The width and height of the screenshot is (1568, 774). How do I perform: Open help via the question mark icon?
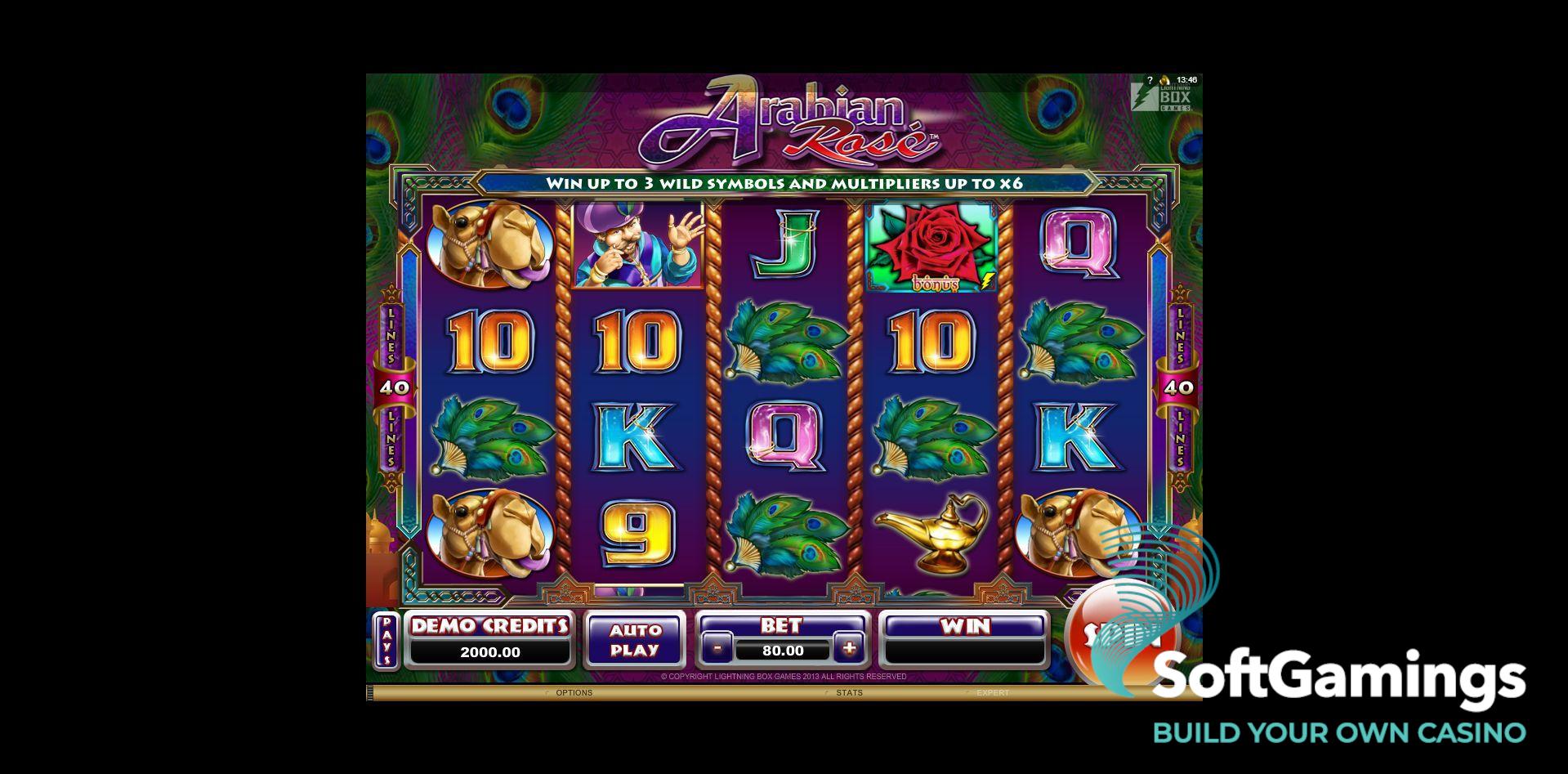tap(1150, 80)
